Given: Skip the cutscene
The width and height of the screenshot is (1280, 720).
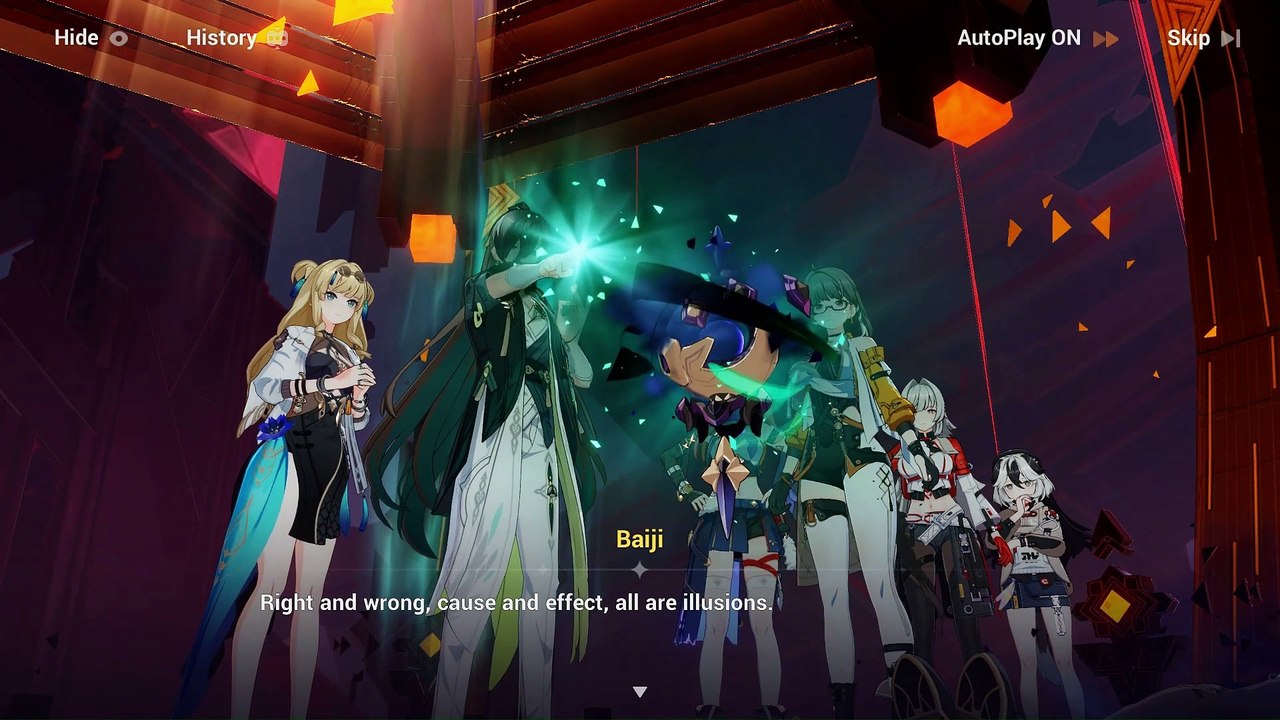Looking at the screenshot, I should click(x=1202, y=38).
